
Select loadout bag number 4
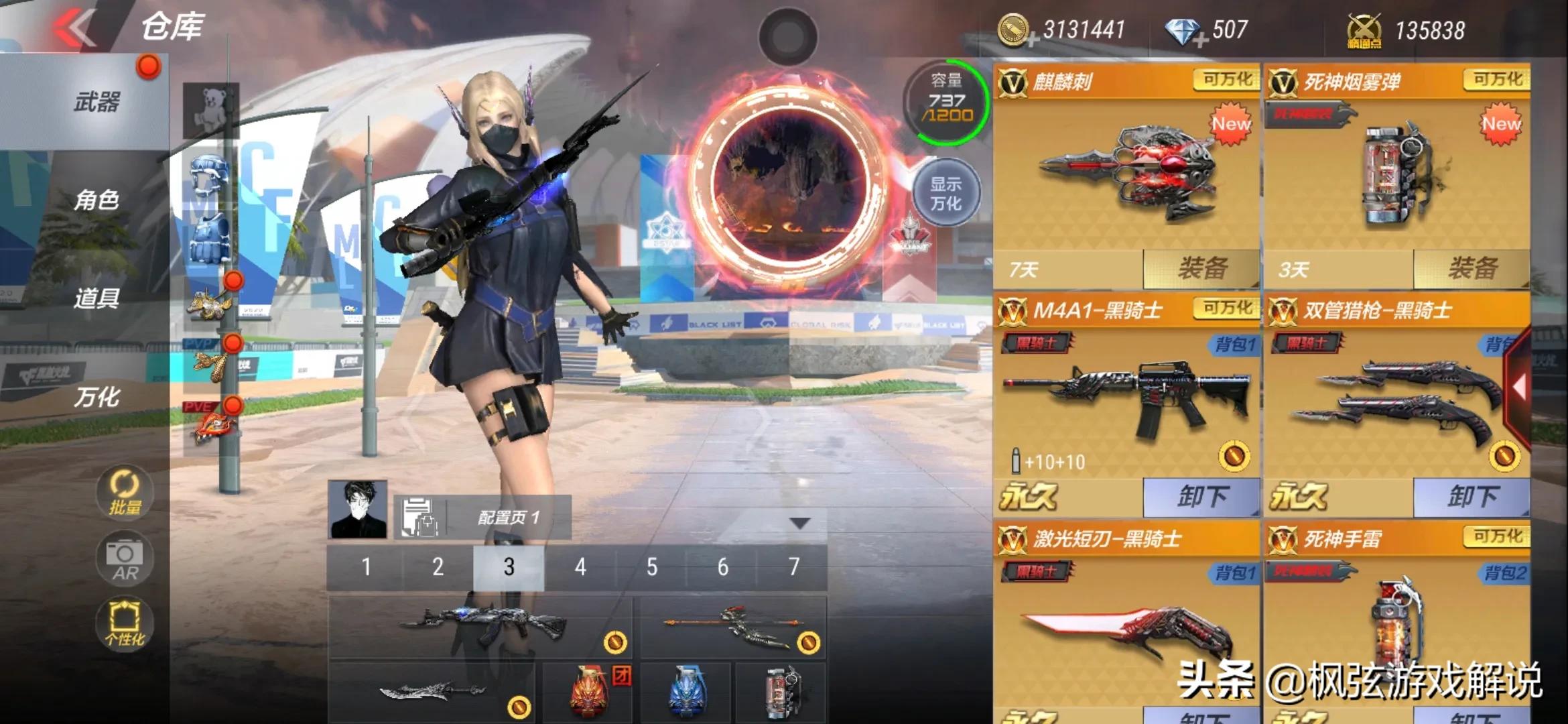pos(580,568)
